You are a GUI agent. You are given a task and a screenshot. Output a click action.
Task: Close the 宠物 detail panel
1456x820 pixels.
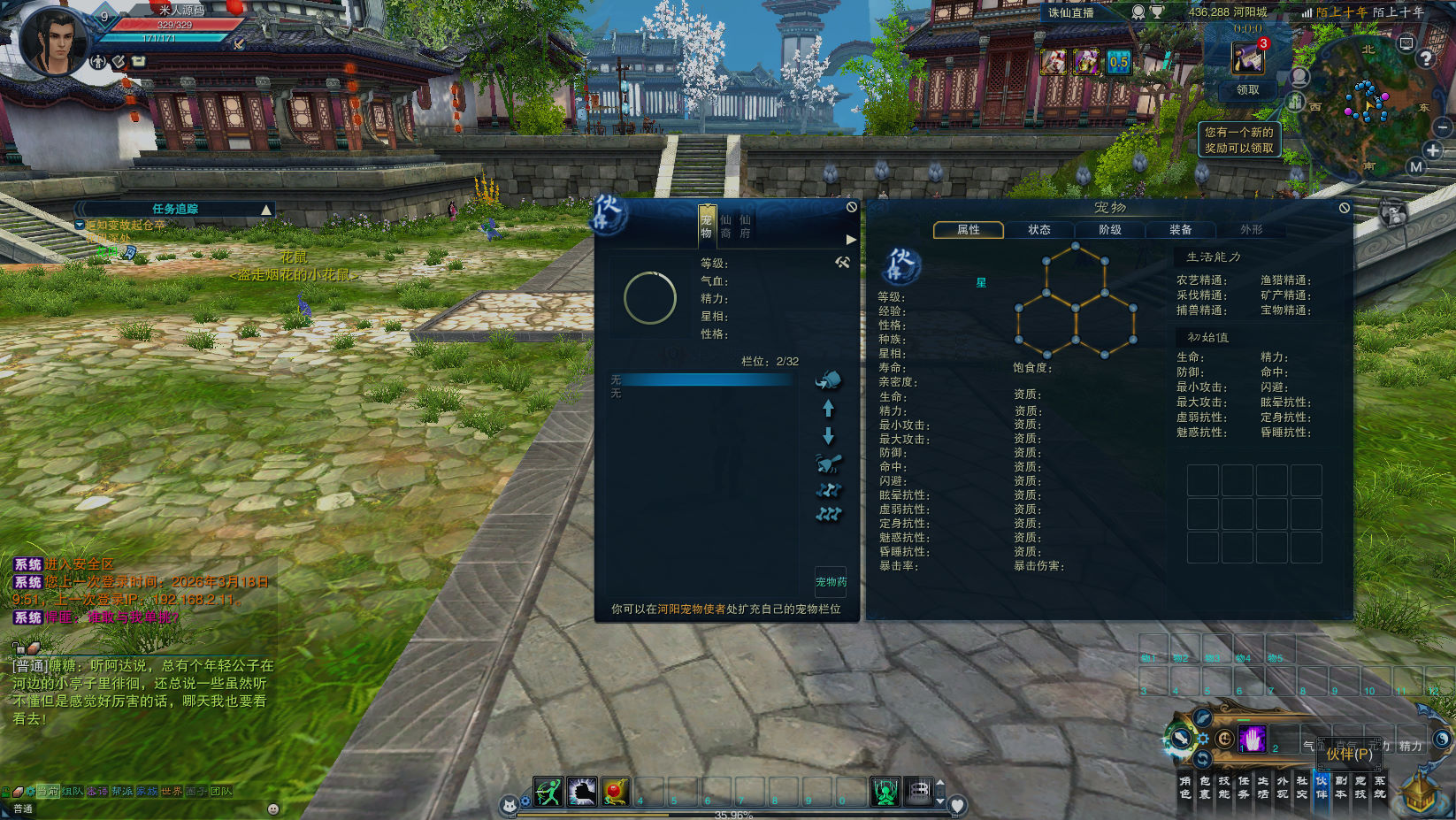[x=1344, y=208]
